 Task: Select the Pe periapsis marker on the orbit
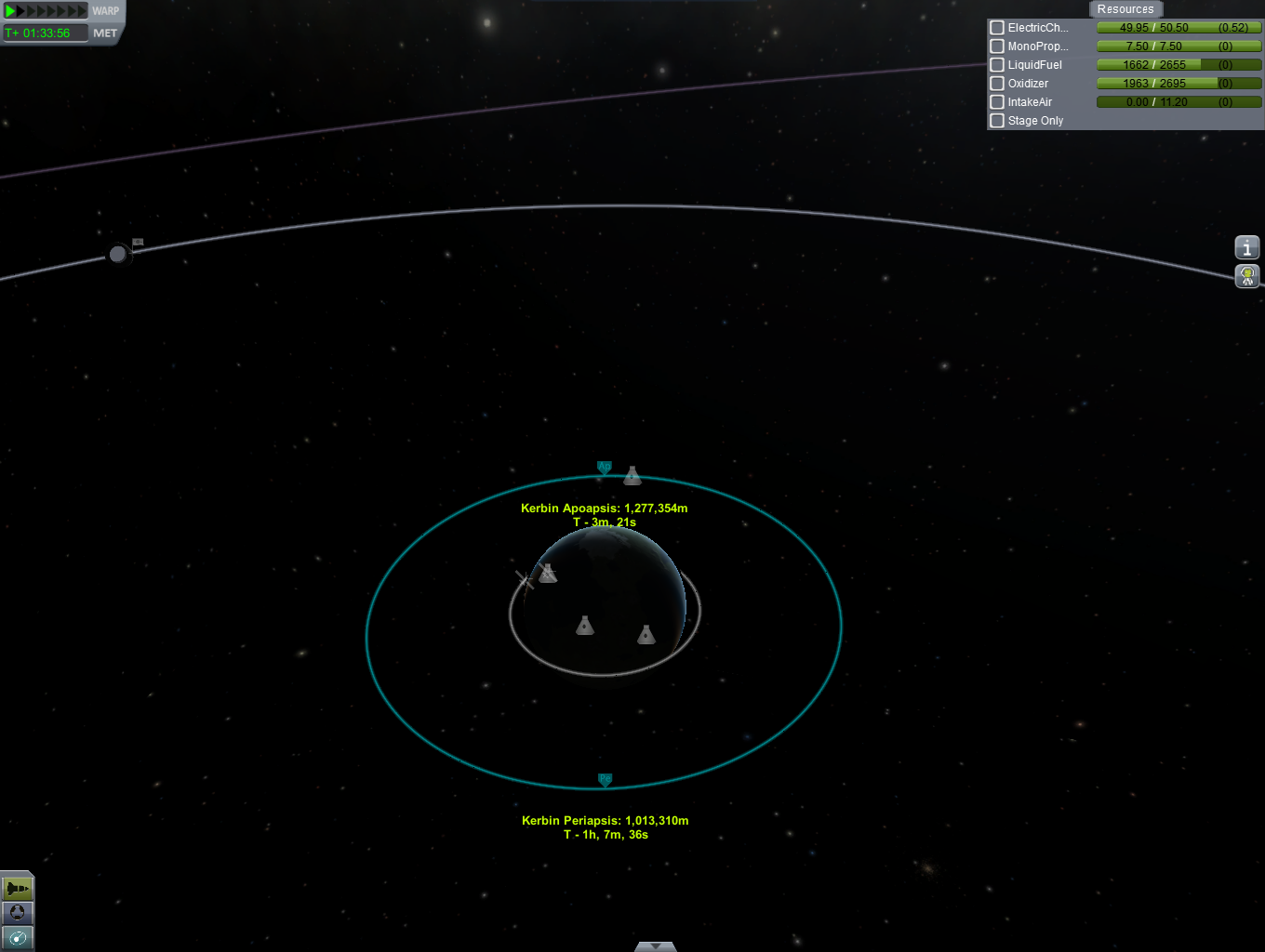pos(605,779)
